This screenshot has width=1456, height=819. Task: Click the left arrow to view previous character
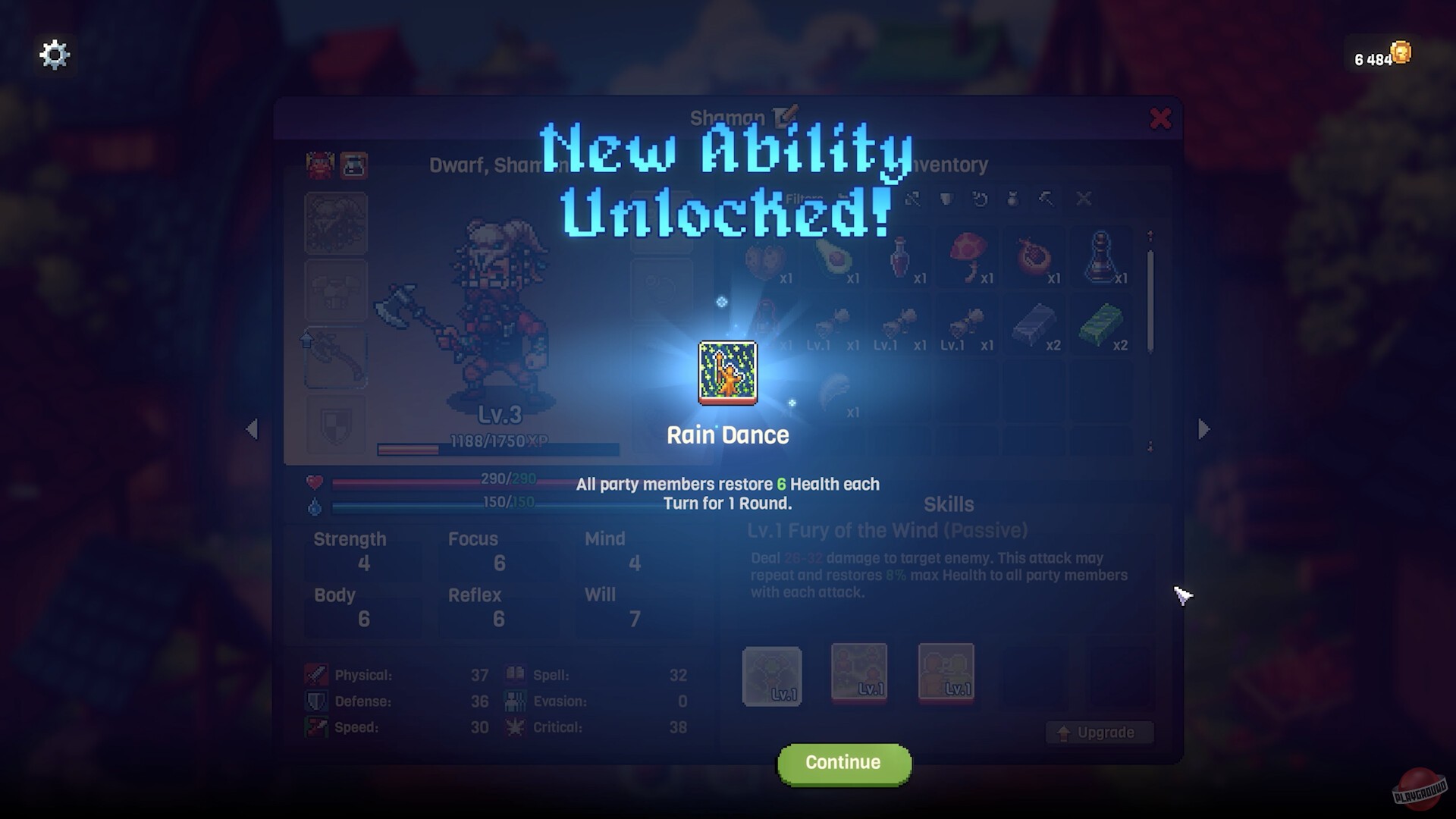click(x=253, y=429)
